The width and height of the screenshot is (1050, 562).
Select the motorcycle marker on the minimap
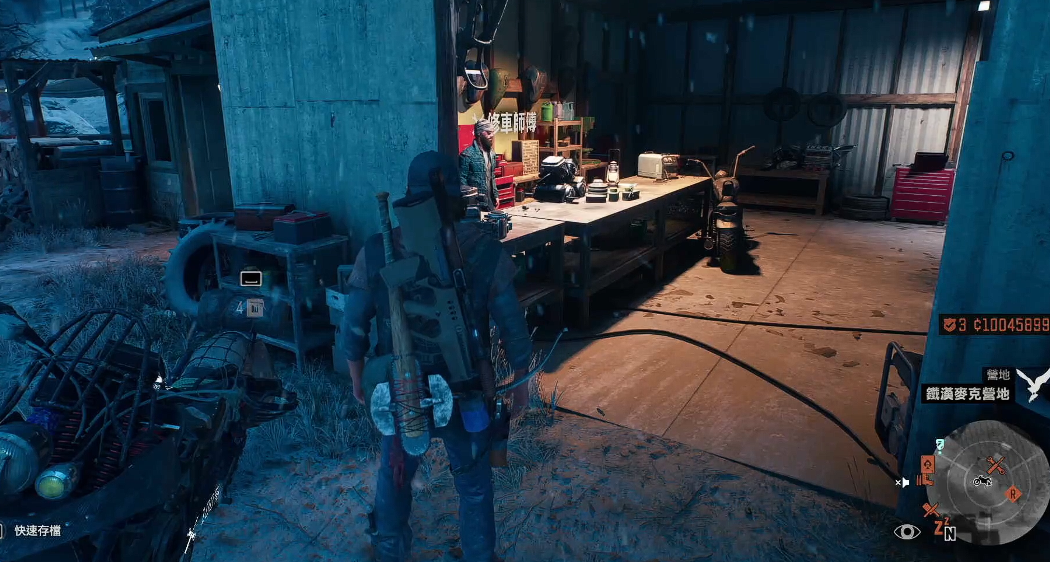[x=982, y=481]
